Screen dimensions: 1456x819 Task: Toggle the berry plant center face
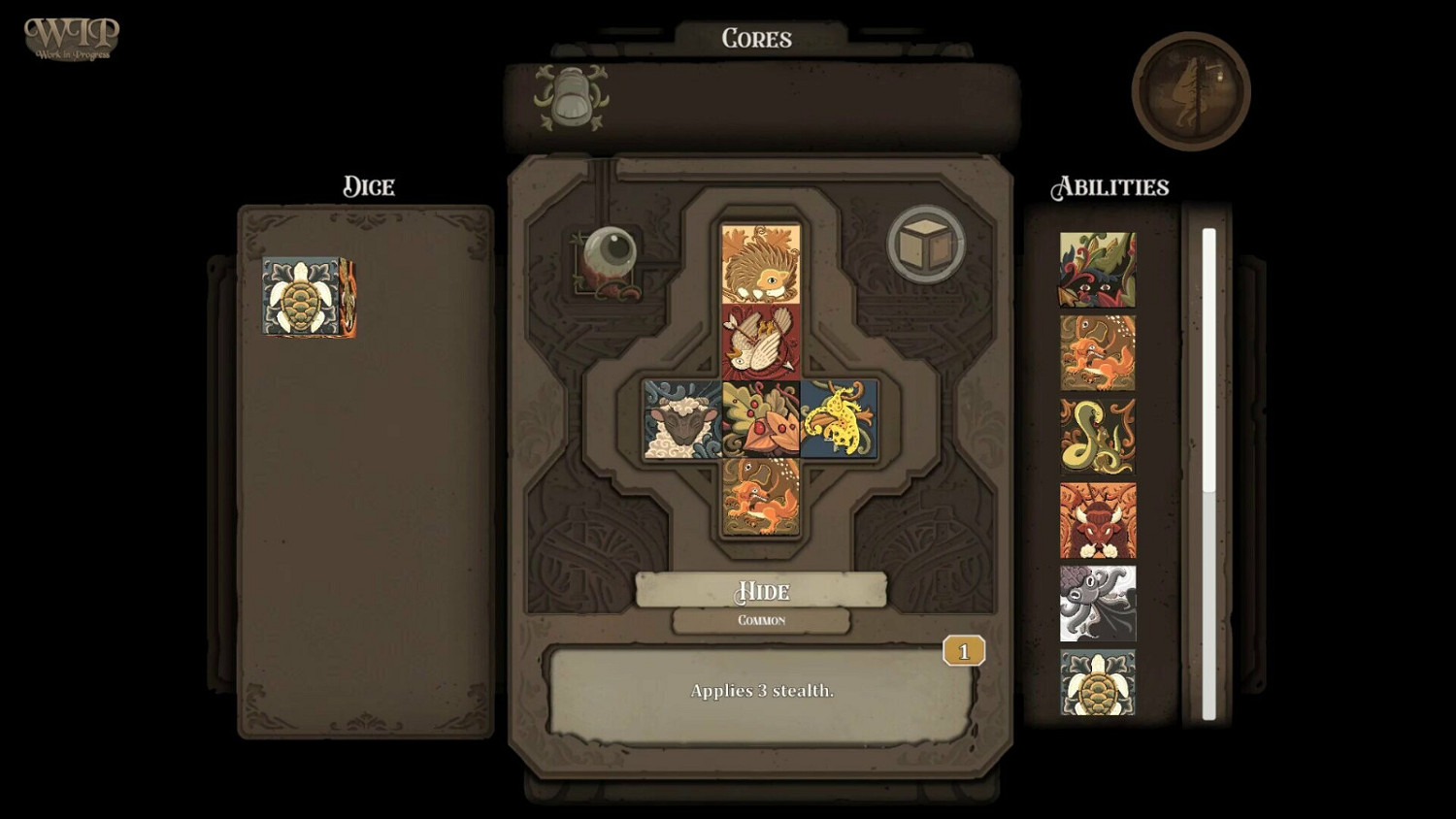[x=760, y=417]
